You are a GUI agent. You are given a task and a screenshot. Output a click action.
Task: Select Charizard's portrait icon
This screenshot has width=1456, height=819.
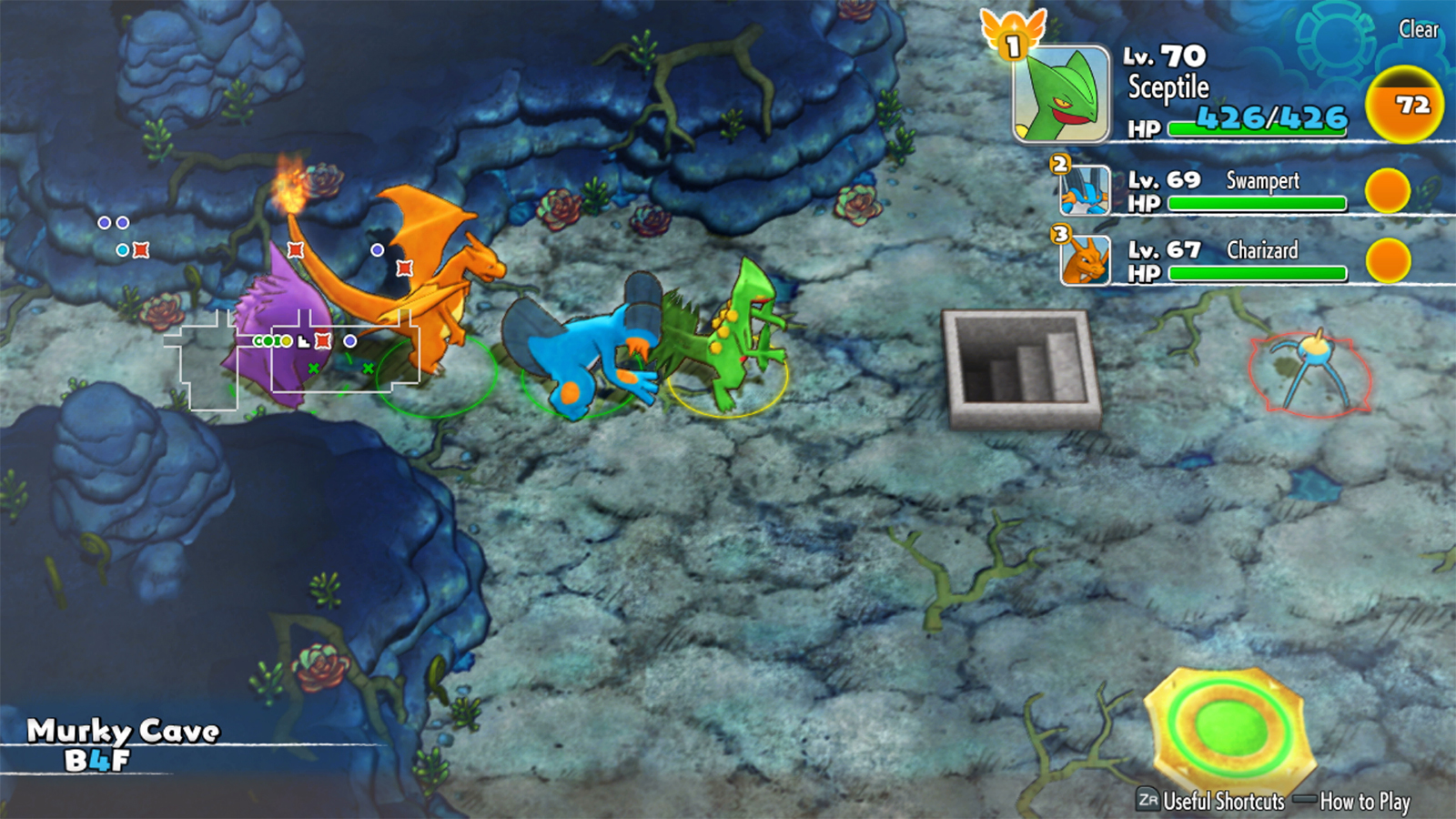point(1087,262)
